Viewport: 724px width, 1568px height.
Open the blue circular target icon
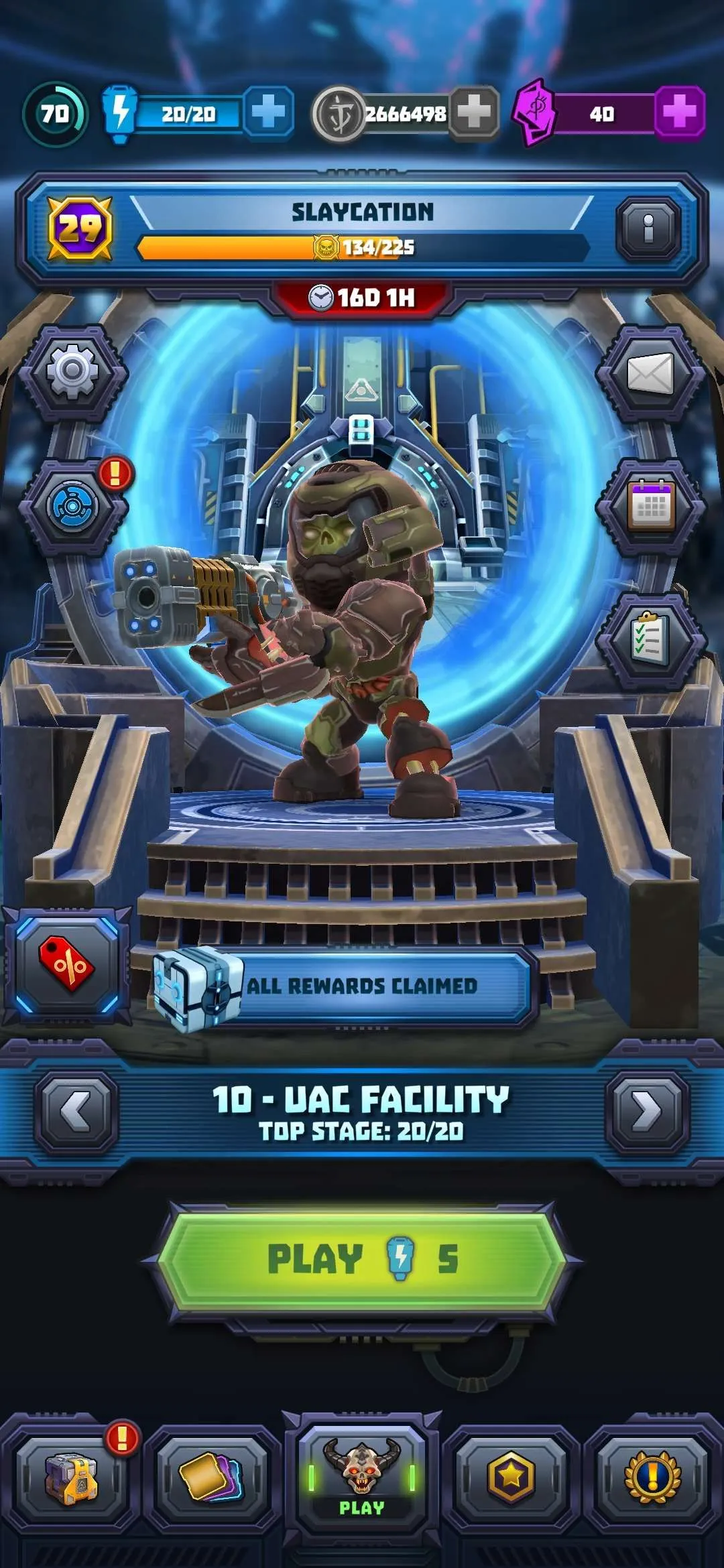pos(72,506)
